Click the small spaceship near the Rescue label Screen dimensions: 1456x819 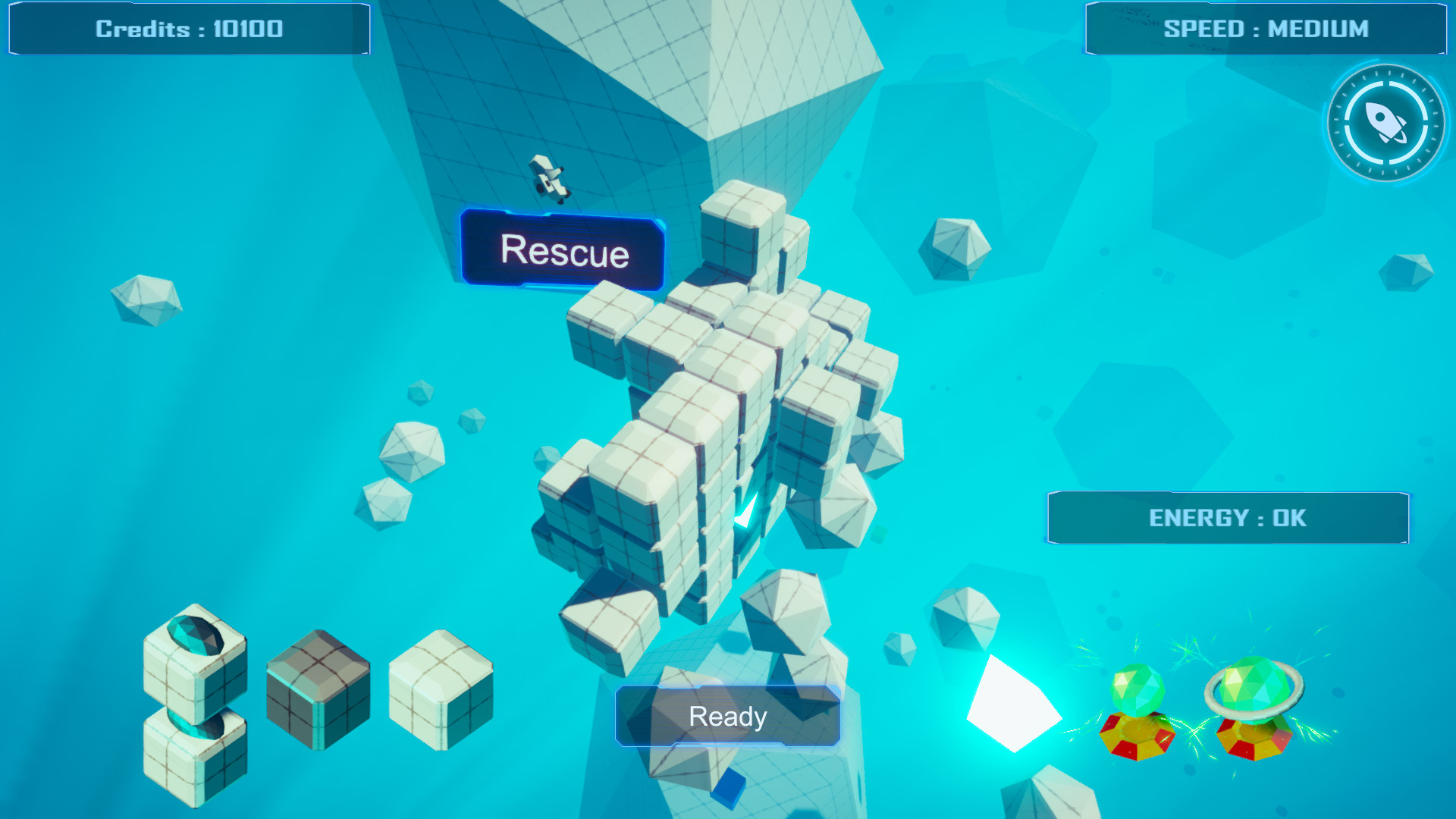[x=548, y=178]
